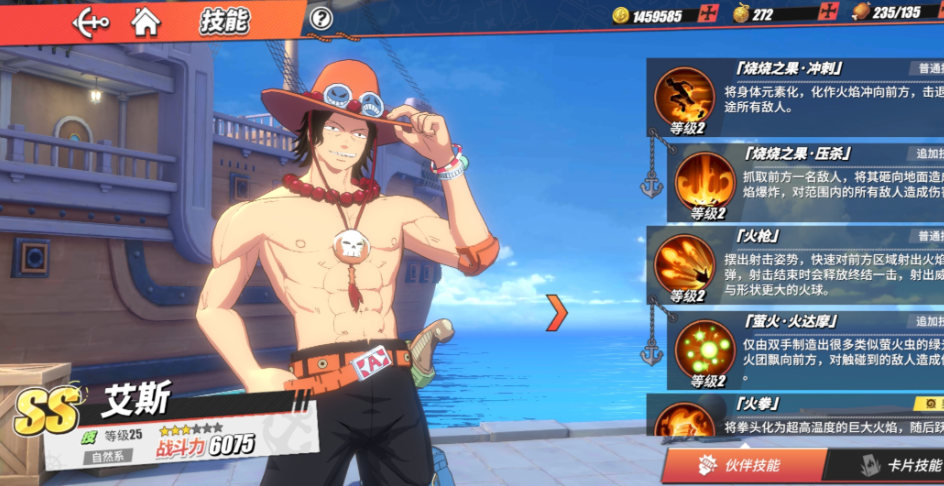Go back using the anchor arrow button
The width and height of the screenshot is (944, 486).
click(91, 20)
